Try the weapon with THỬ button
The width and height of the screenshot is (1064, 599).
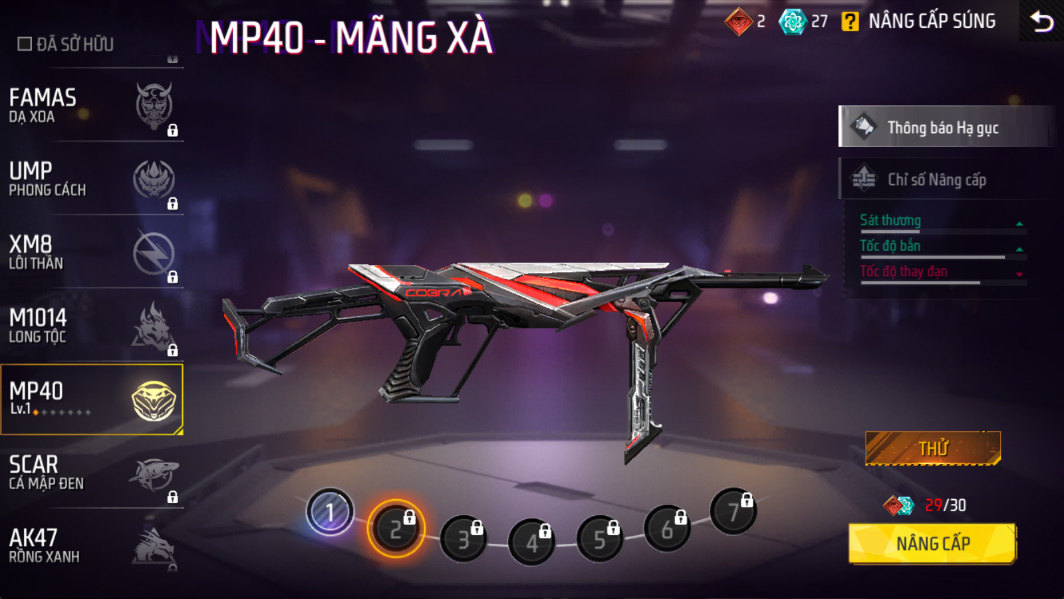pos(932,449)
